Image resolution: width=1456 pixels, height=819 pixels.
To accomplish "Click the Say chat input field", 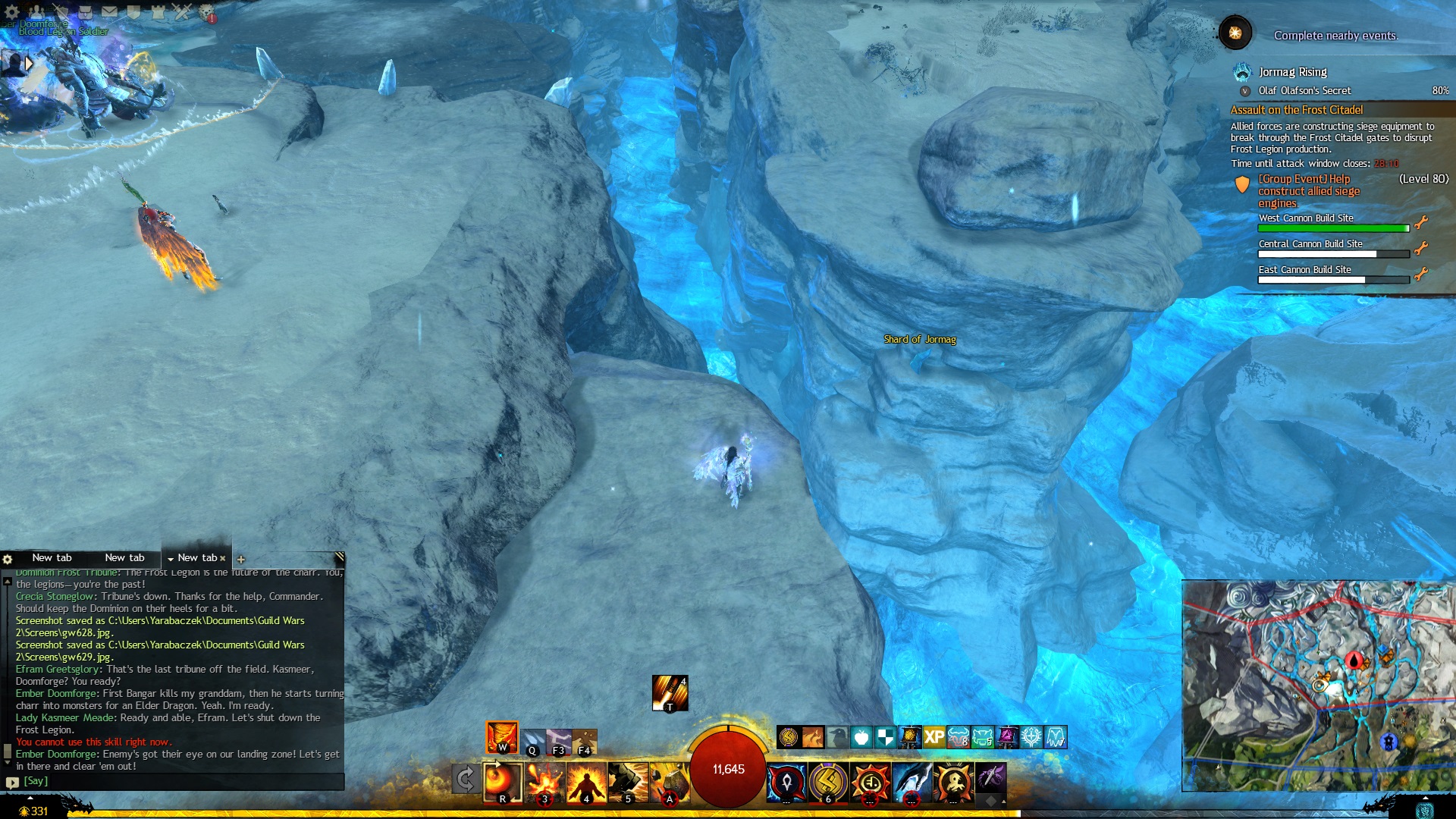I will [182, 781].
